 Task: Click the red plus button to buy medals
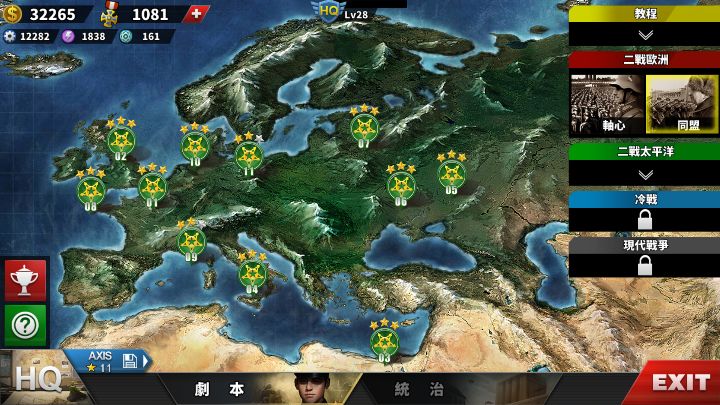click(197, 14)
